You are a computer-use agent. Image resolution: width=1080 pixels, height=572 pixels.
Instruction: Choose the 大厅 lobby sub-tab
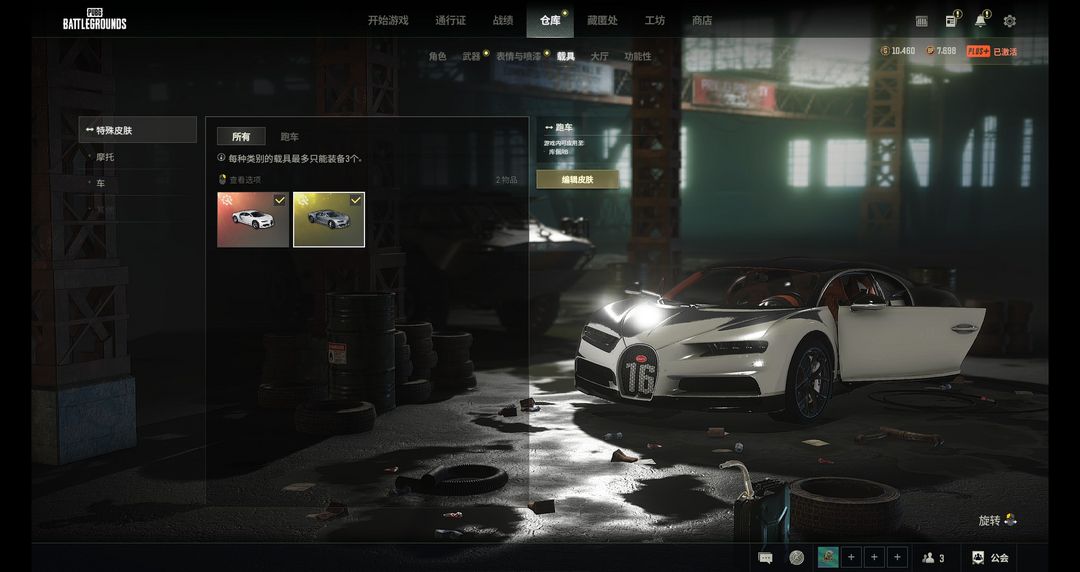pyautogui.click(x=599, y=57)
